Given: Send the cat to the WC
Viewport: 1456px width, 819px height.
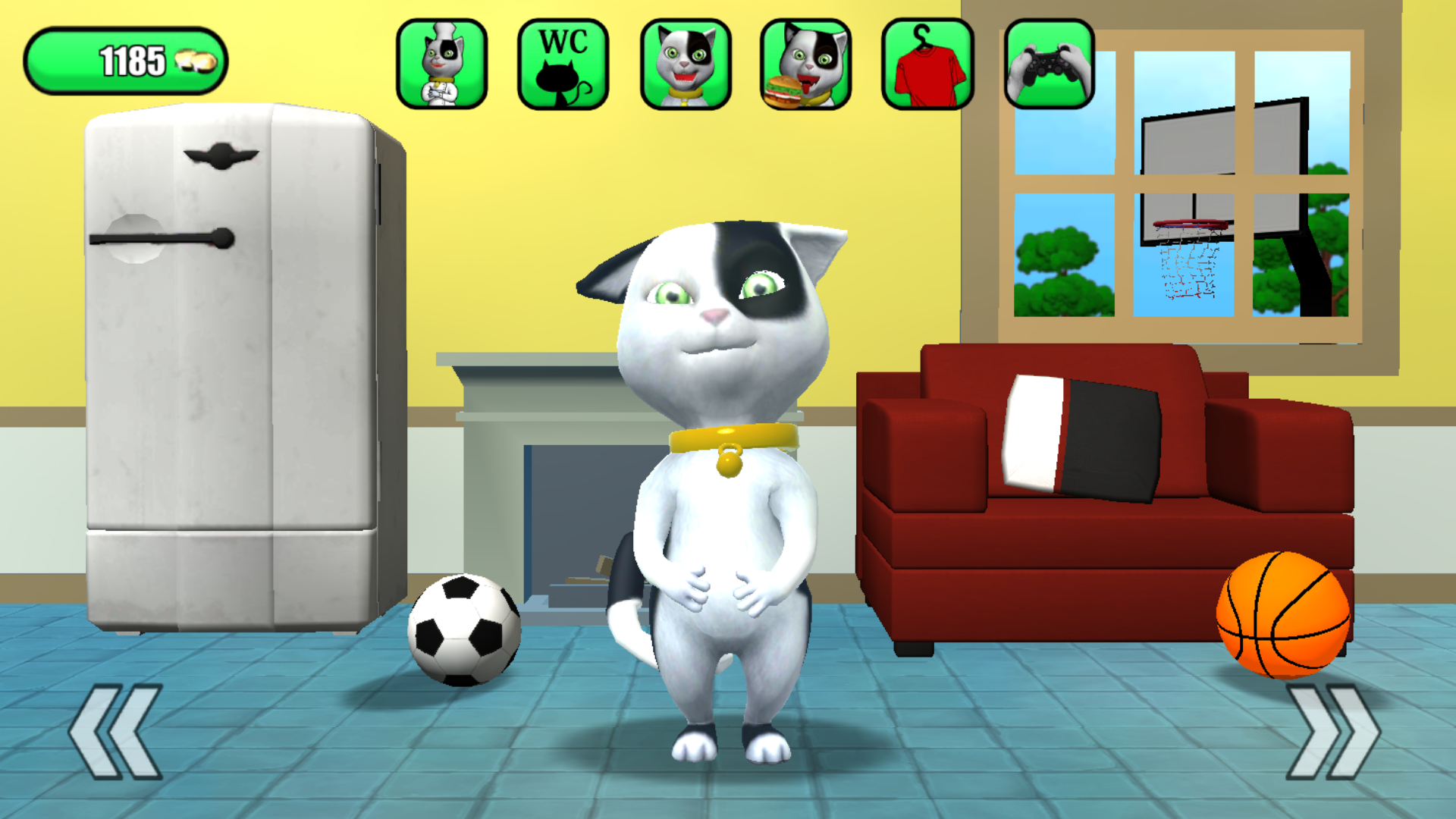Looking at the screenshot, I should (x=563, y=63).
